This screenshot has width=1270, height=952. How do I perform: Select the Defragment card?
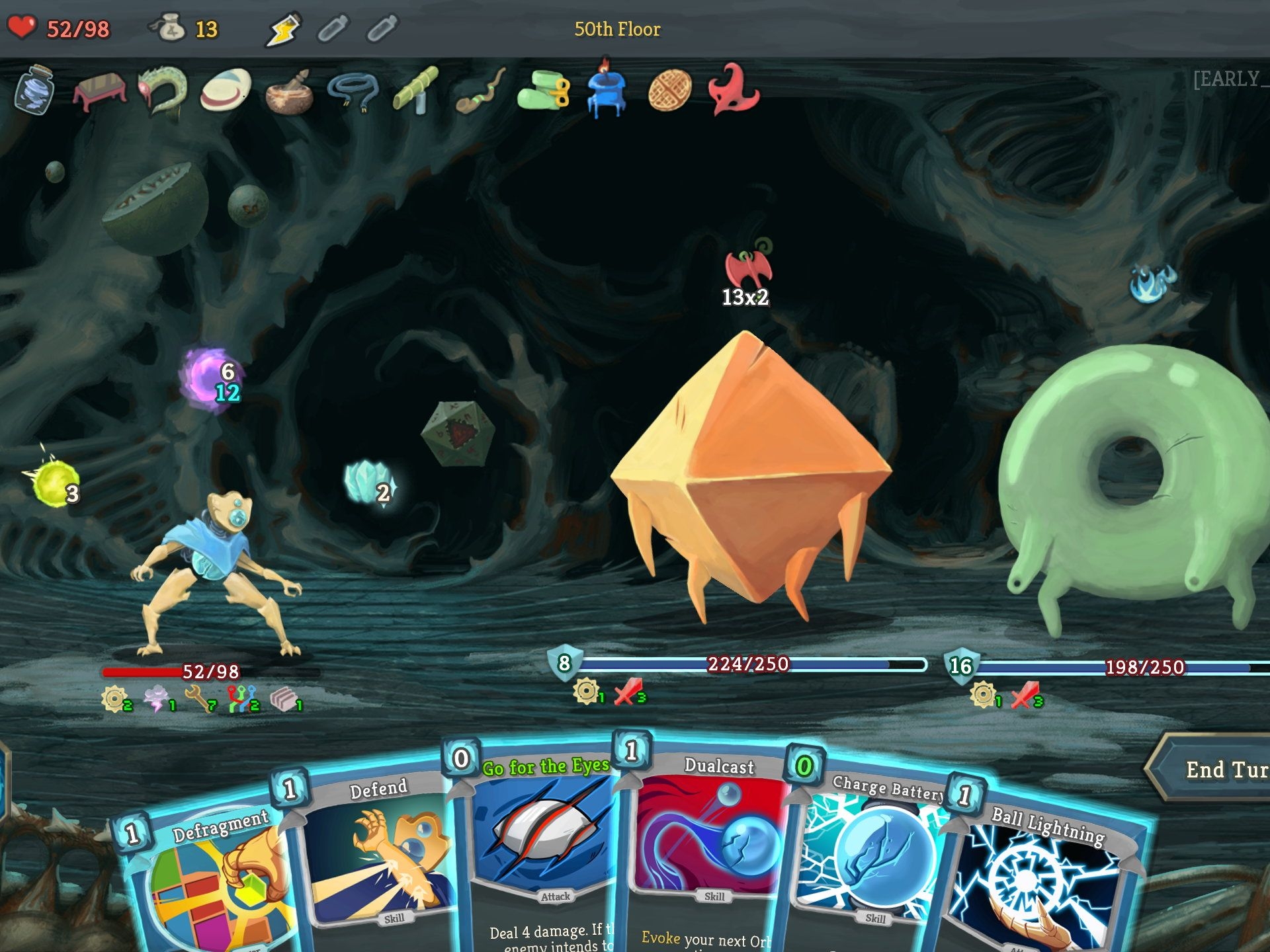[x=212, y=879]
